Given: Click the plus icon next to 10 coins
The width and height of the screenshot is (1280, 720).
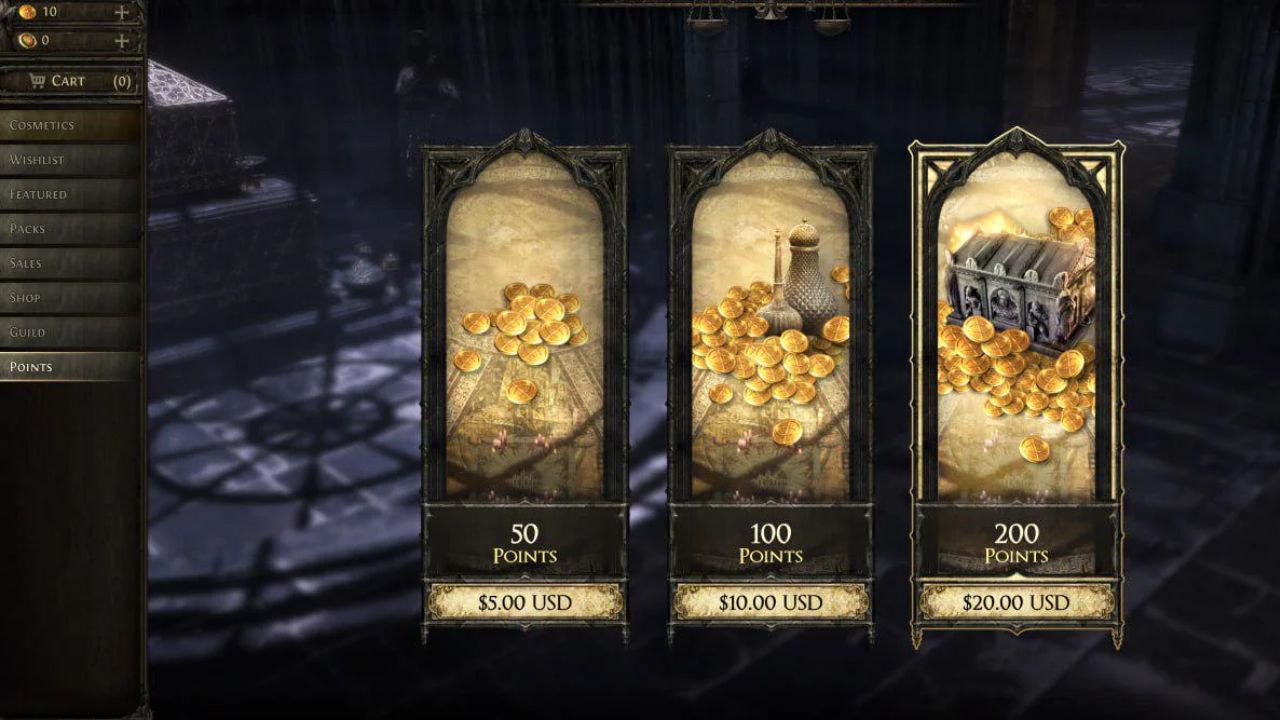Looking at the screenshot, I should click(120, 15).
